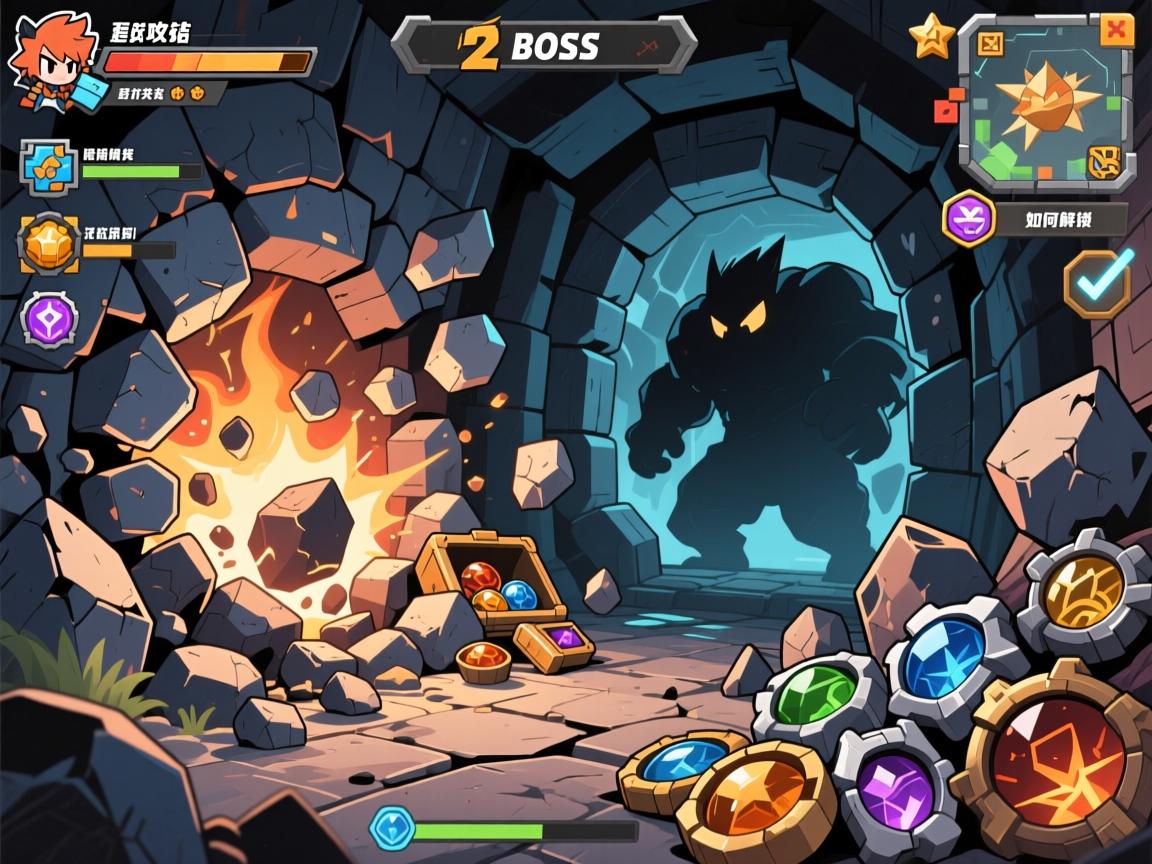This screenshot has width=1152, height=864.
Task: Select the gold gem skill icon
Action: tap(48, 242)
